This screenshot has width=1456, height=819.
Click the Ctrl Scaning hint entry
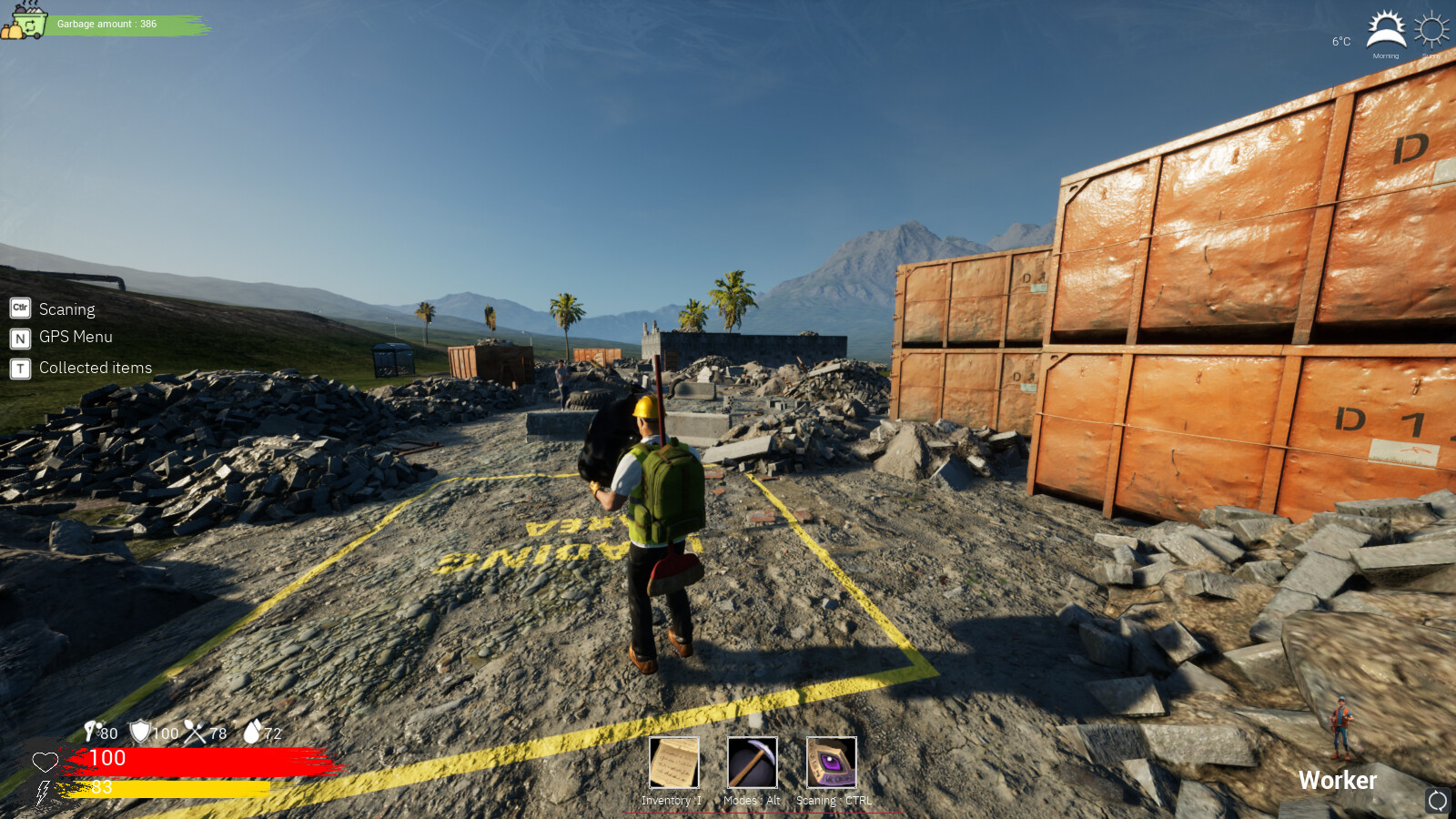tap(56, 308)
